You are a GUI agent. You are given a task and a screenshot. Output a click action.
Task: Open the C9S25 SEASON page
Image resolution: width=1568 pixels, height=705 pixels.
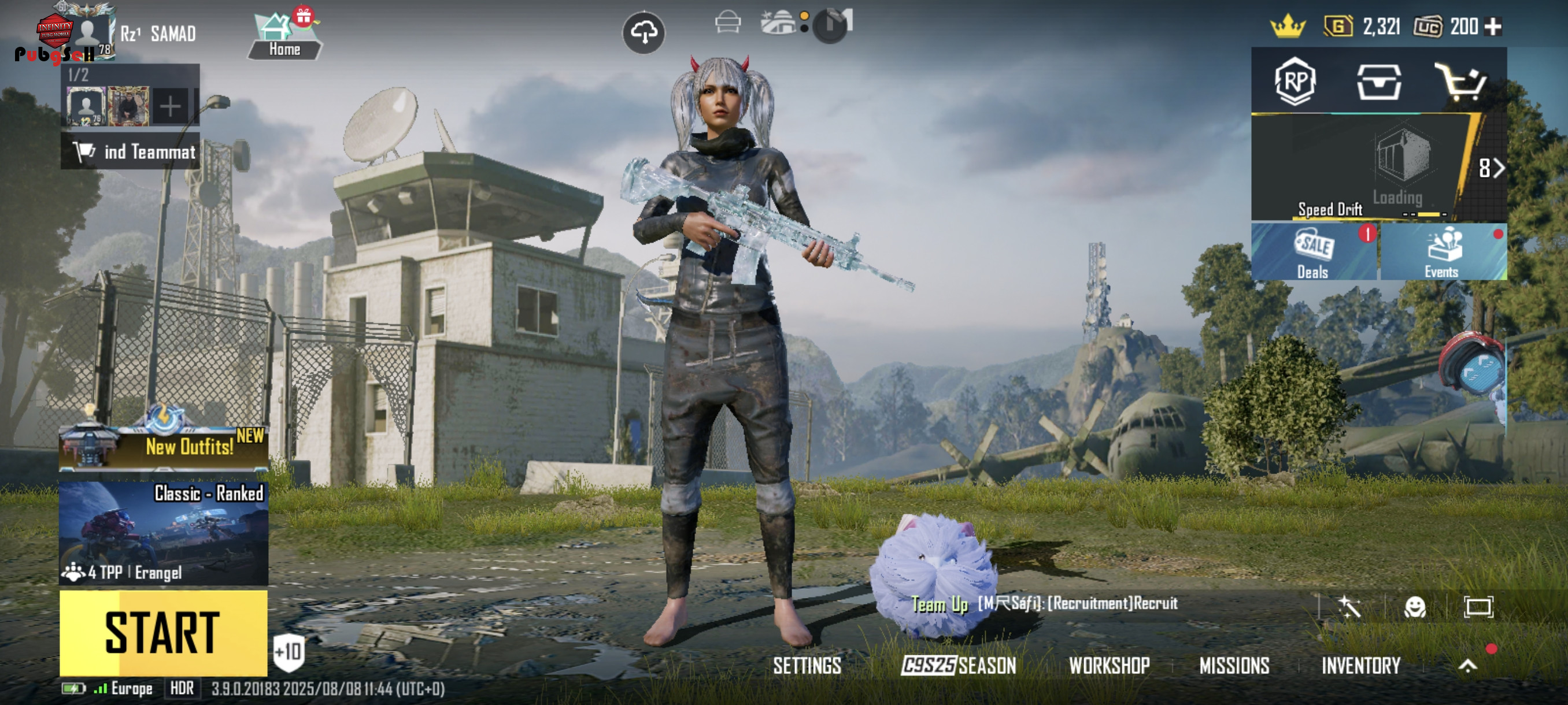pyautogui.click(x=959, y=666)
